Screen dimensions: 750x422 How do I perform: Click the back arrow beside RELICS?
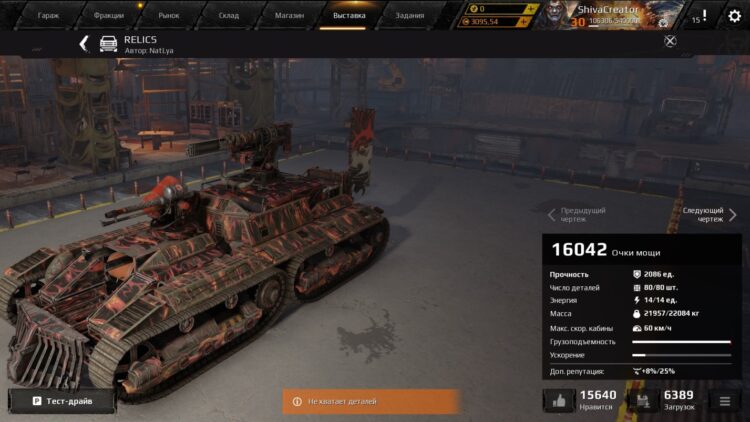pos(84,43)
